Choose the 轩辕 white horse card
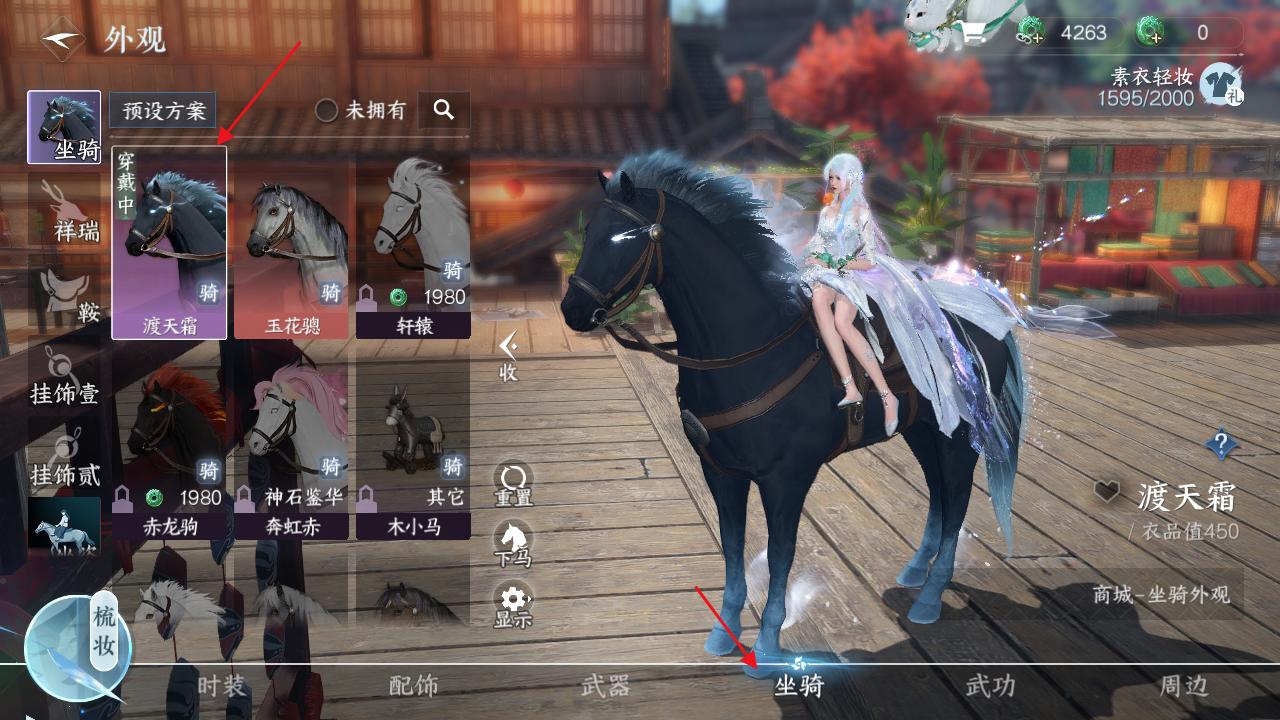The image size is (1280, 720). point(413,243)
